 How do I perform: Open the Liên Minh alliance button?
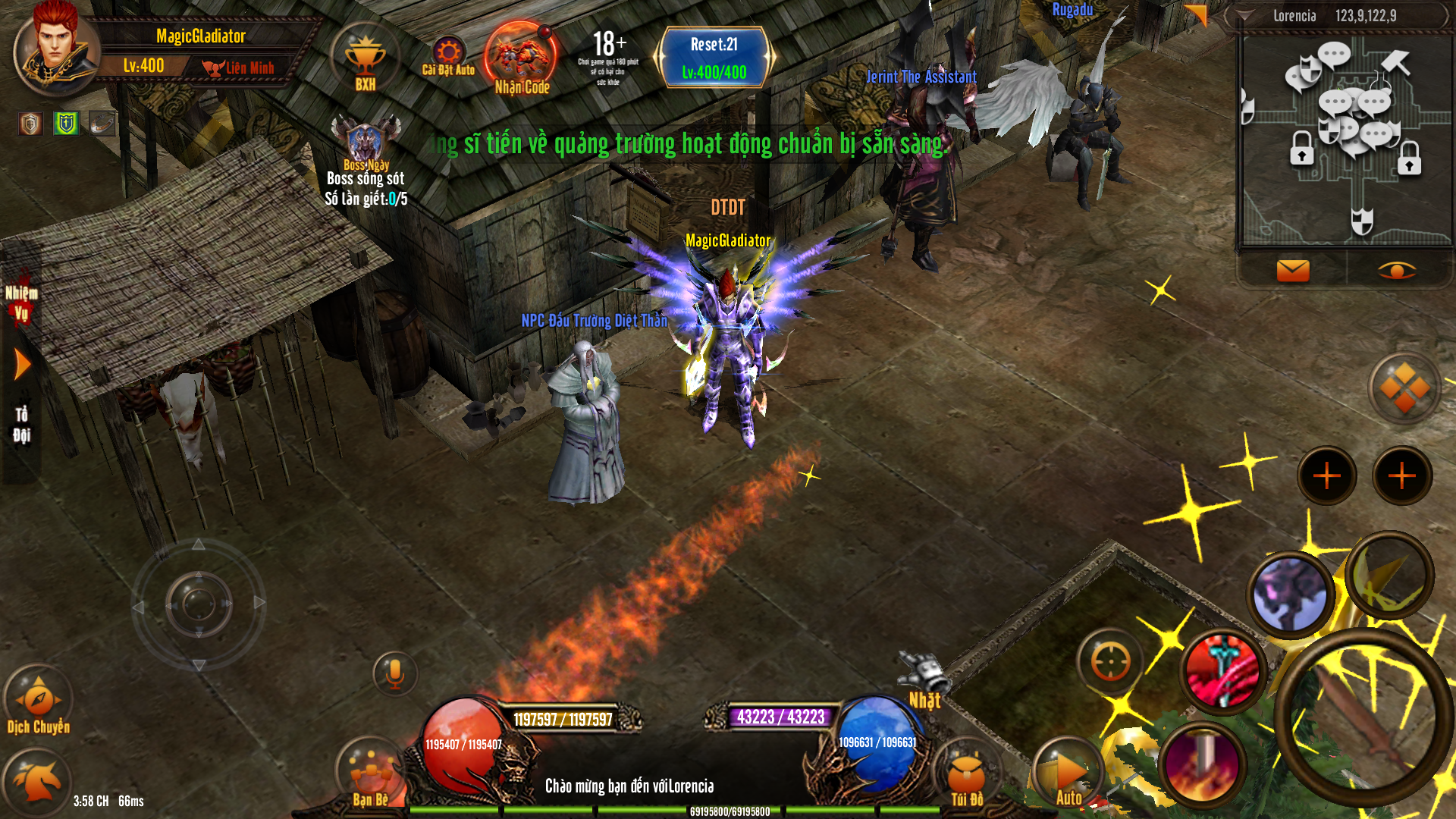coord(238,68)
